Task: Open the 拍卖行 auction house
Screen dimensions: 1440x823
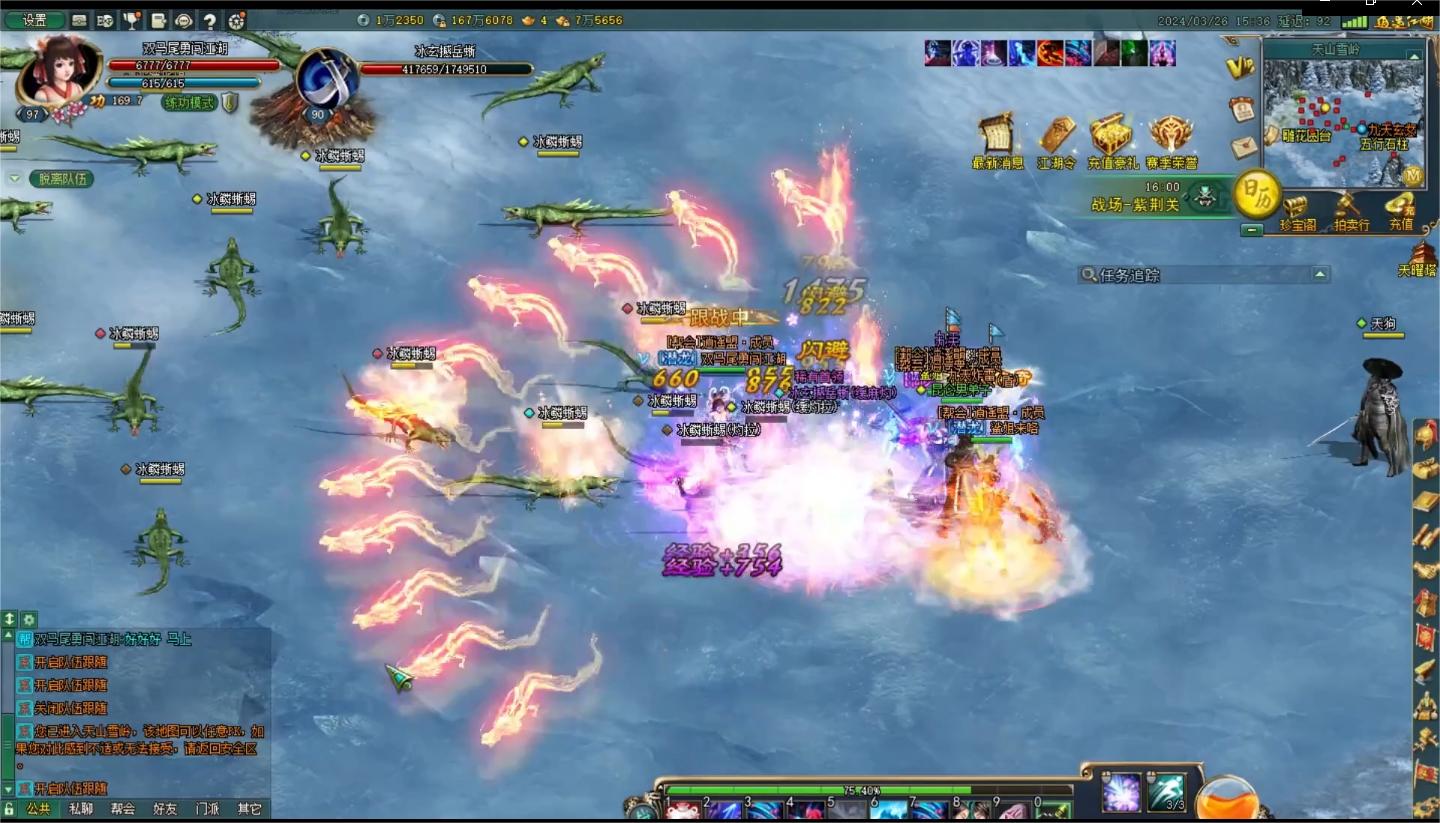Action: click(x=1351, y=212)
